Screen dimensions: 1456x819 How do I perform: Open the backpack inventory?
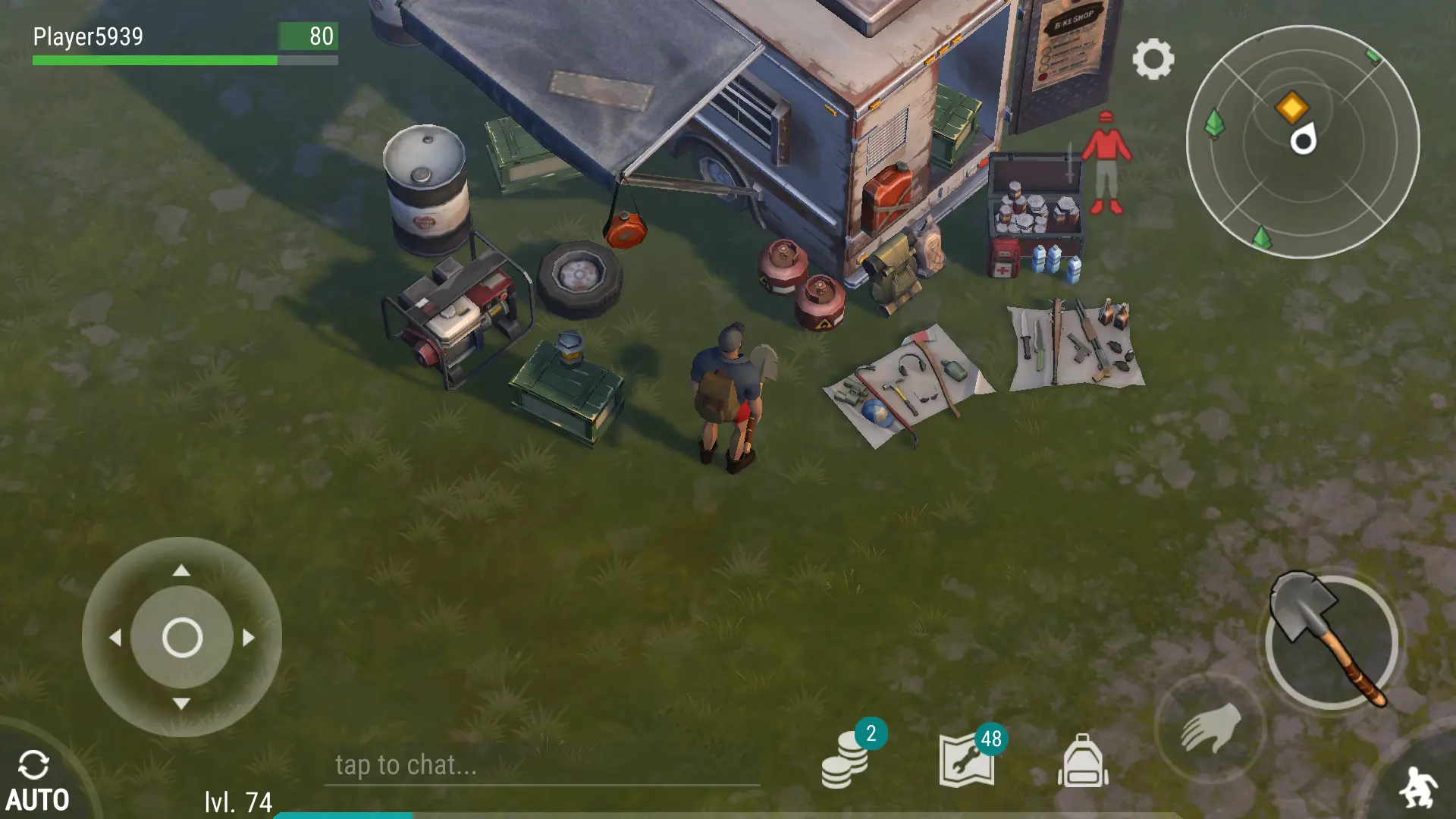1083,761
